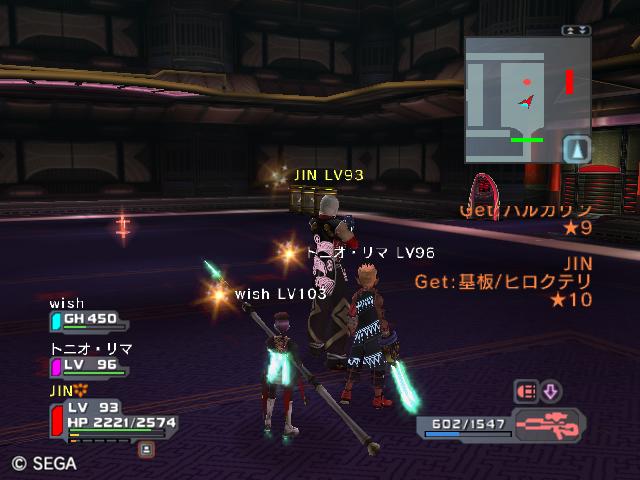Select the equipped rifle weapon icon
640x480 pixels.
(548, 424)
